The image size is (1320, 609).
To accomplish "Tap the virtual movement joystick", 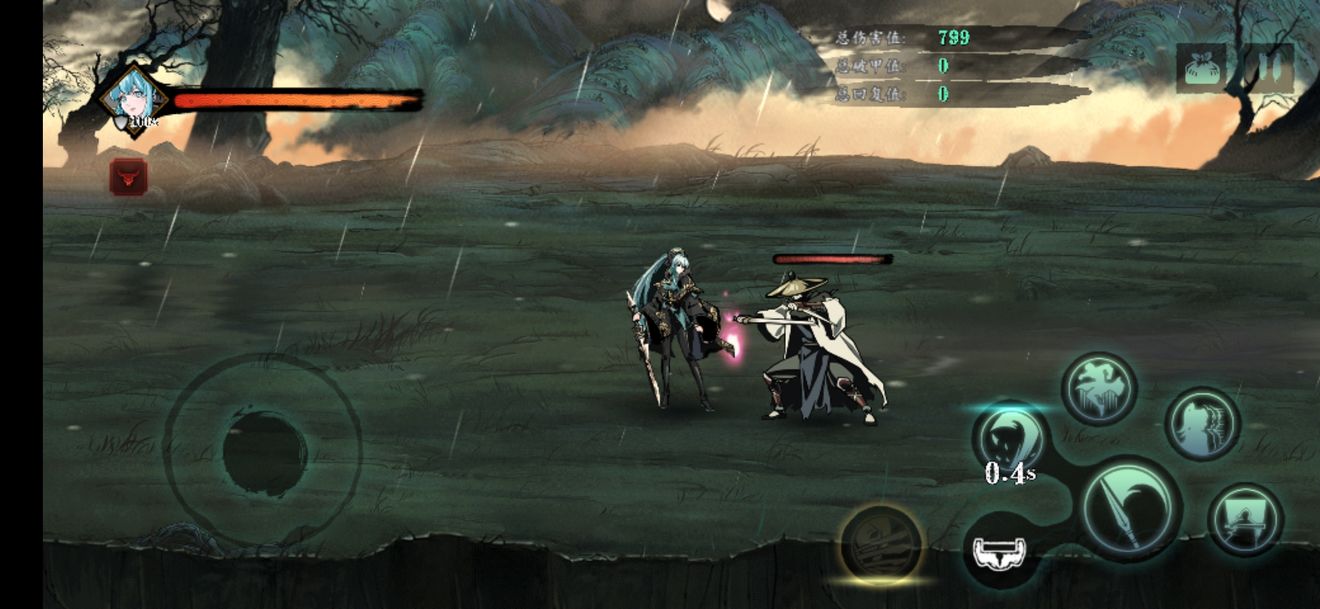I will (262, 452).
